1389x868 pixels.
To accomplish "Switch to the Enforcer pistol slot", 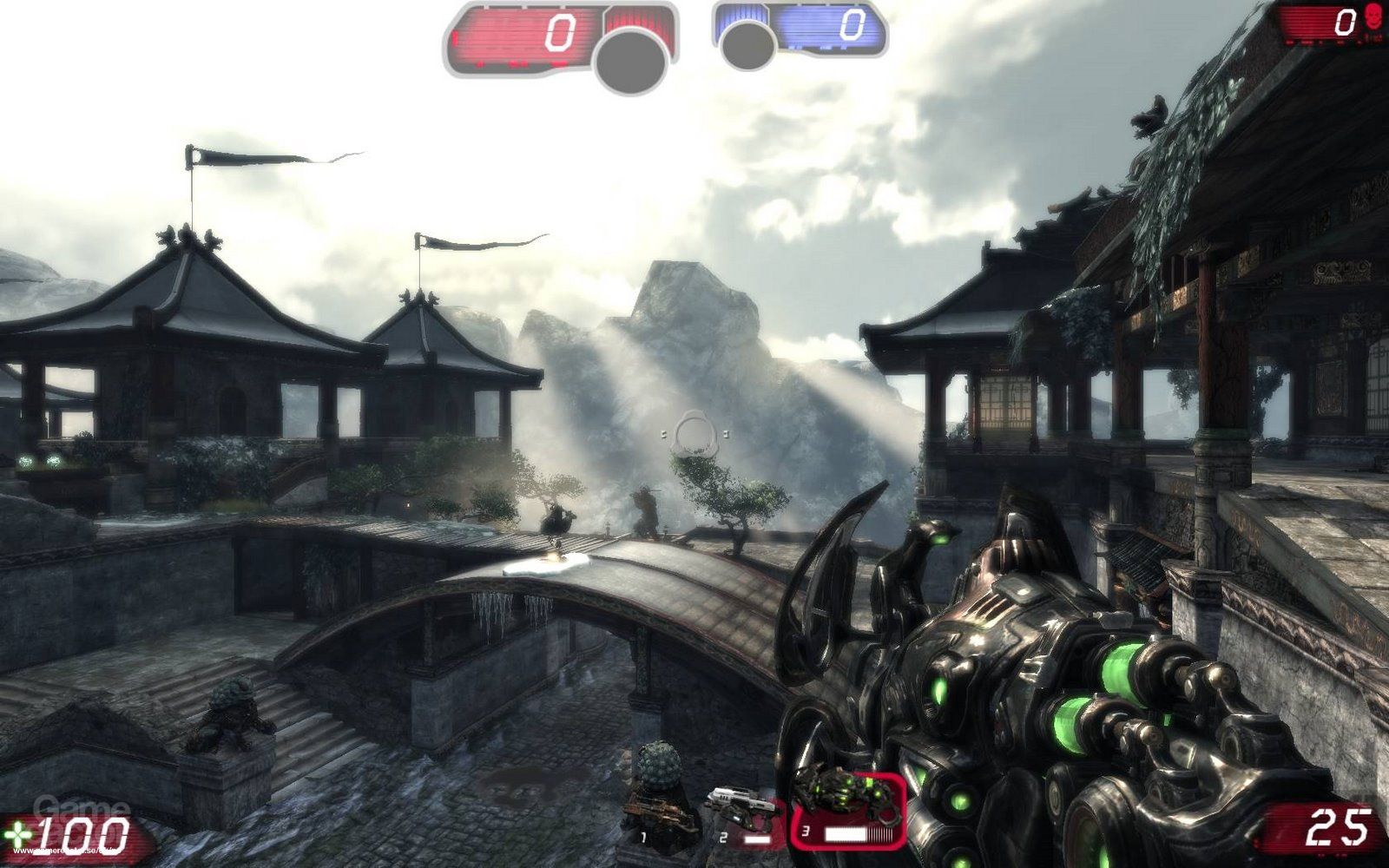I will coord(742,816).
